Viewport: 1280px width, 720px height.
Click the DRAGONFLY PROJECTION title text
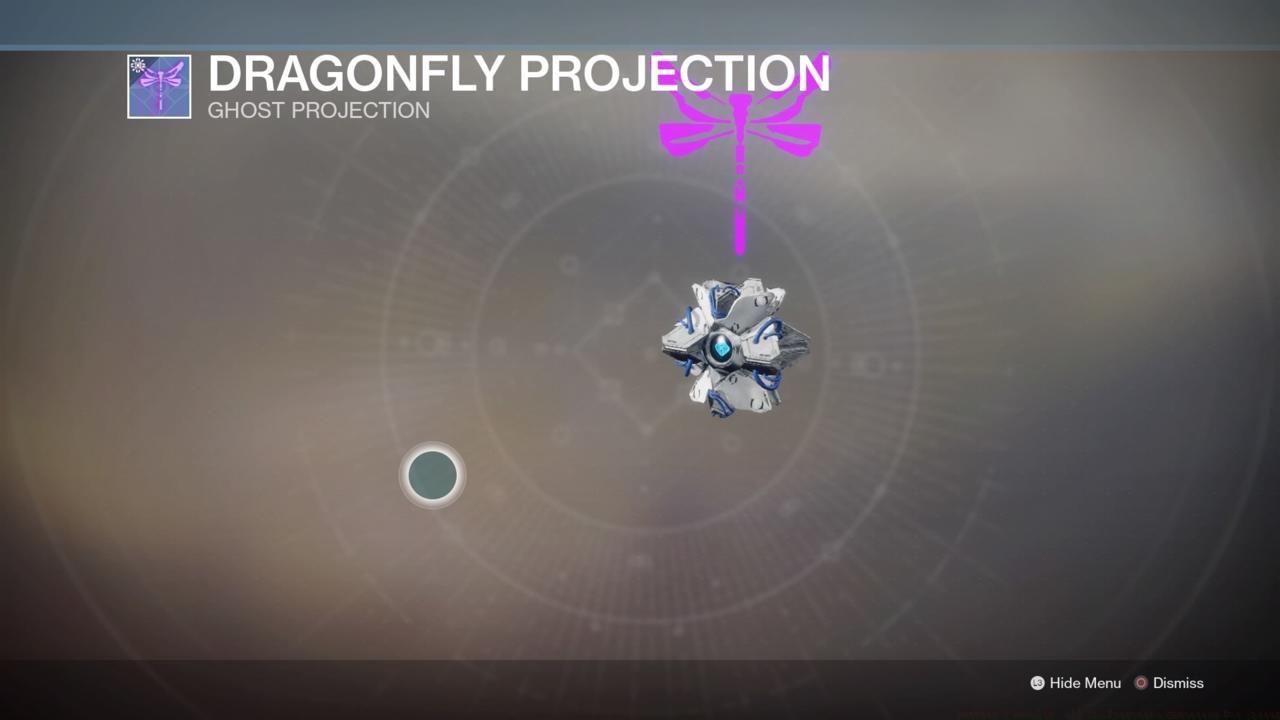[x=519, y=73]
